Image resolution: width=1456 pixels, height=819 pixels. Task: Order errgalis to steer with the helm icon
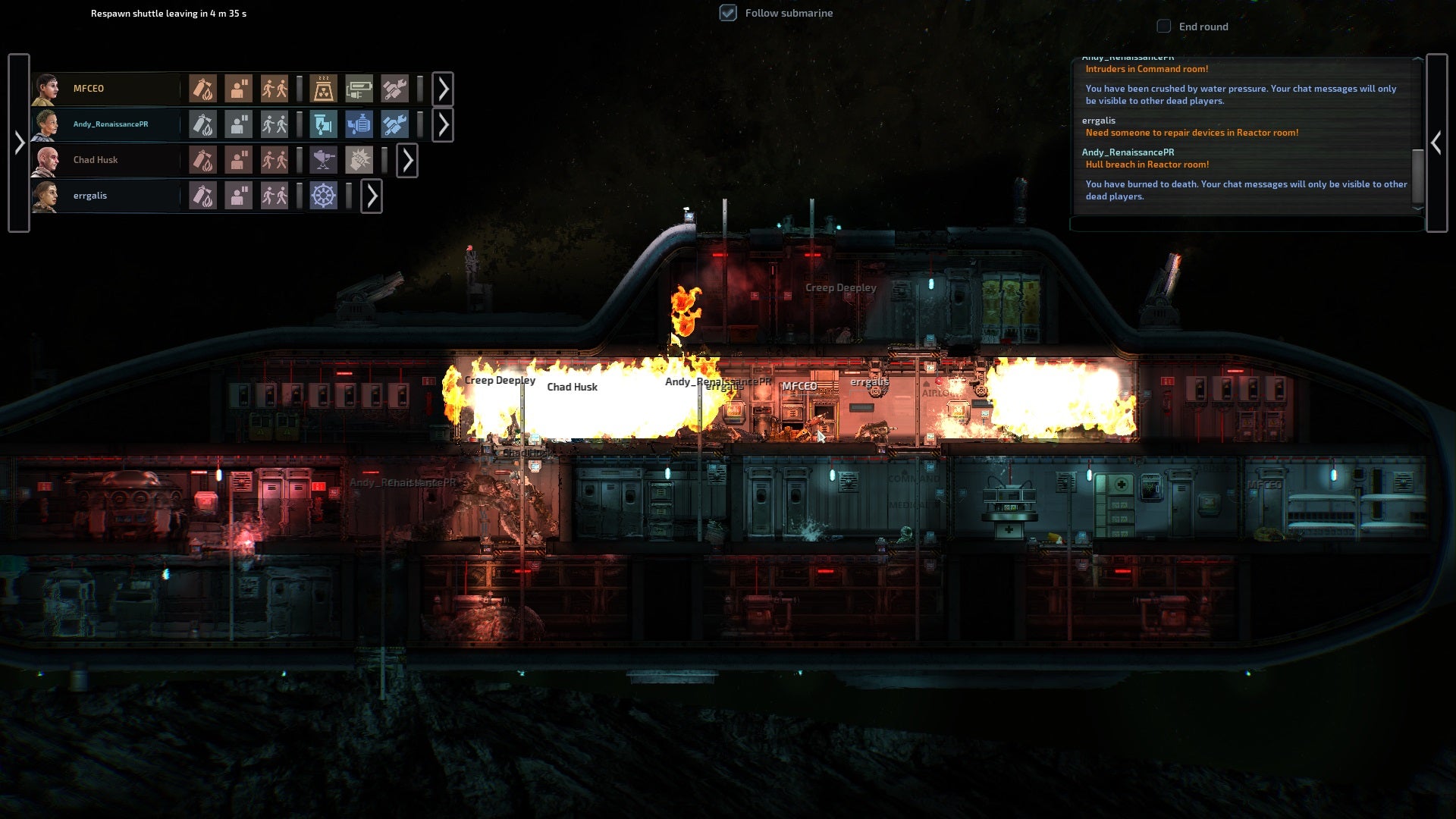[x=323, y=196]
